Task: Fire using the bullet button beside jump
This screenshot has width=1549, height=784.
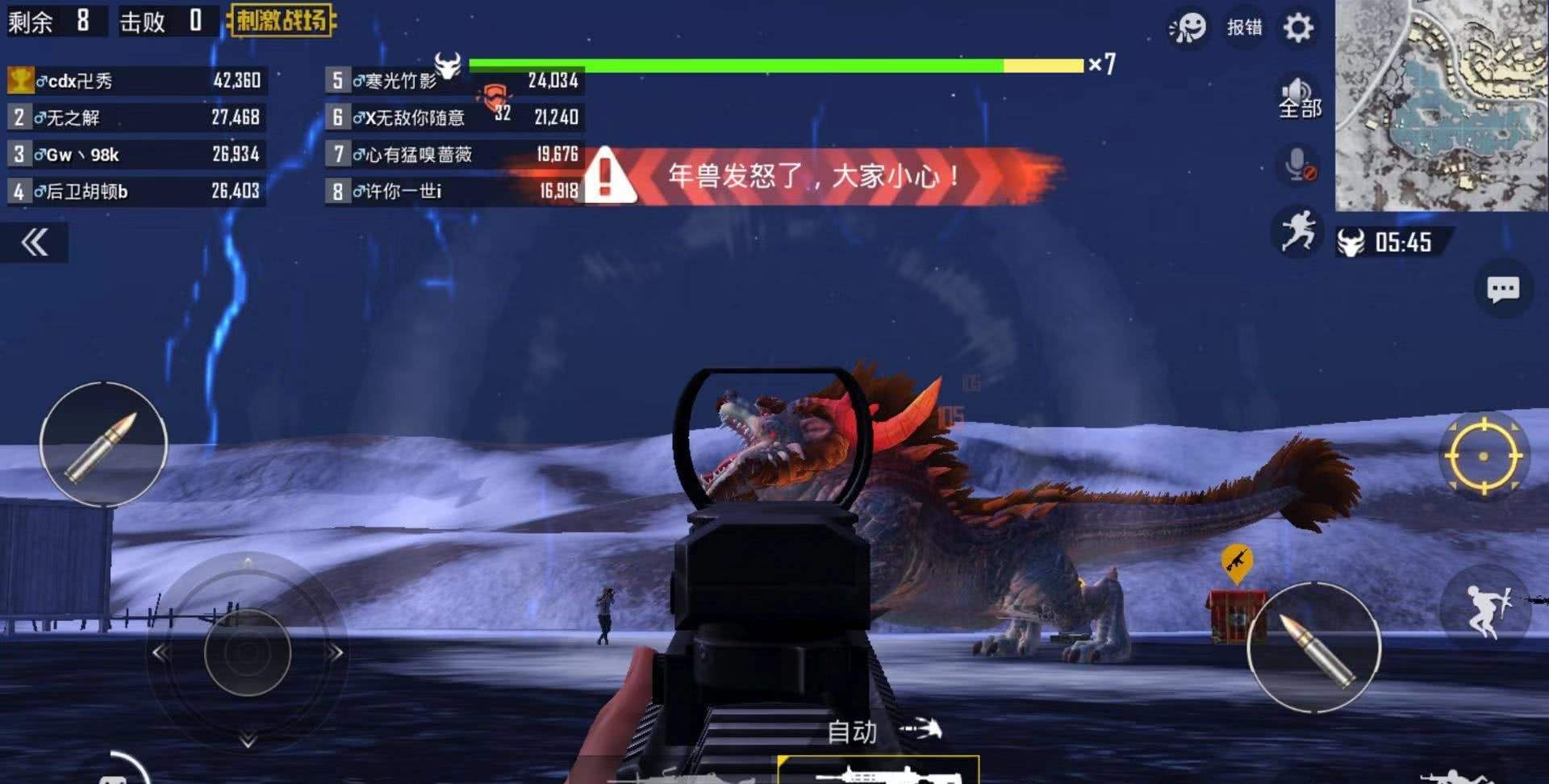Action: pyautogui.click(x=1314, y=648)
